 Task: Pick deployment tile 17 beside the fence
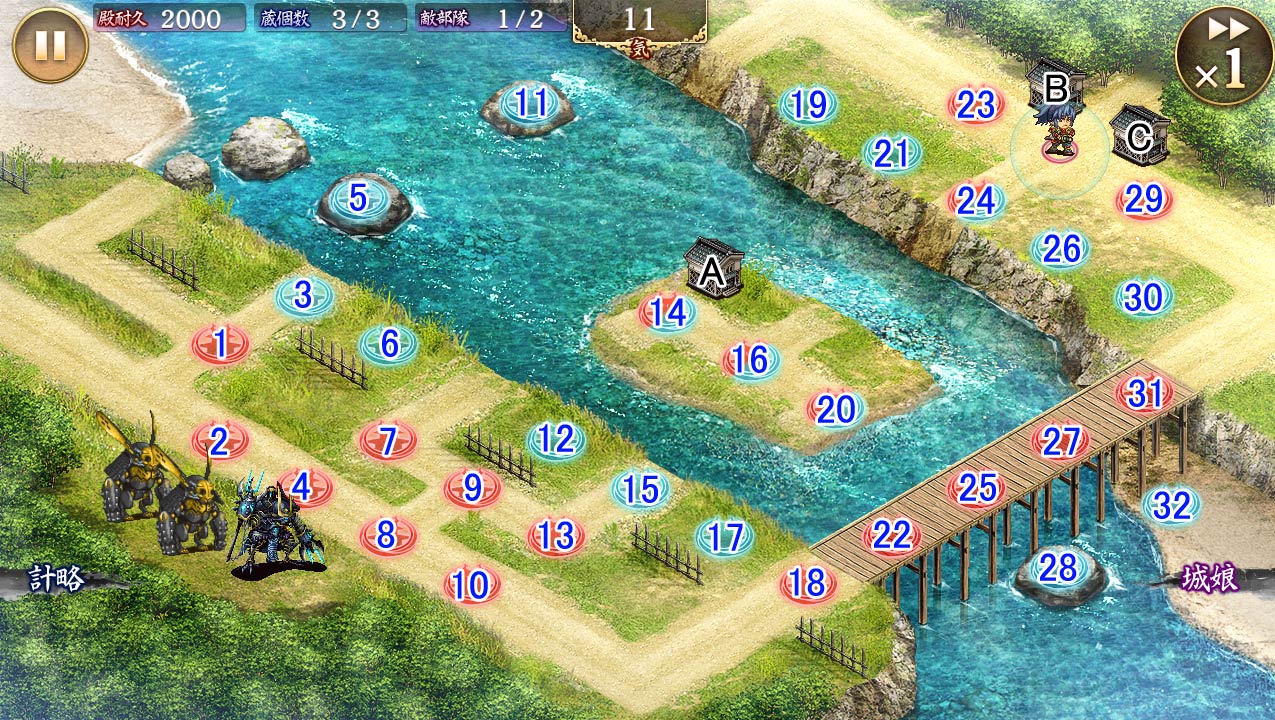(x=724, y=538)
